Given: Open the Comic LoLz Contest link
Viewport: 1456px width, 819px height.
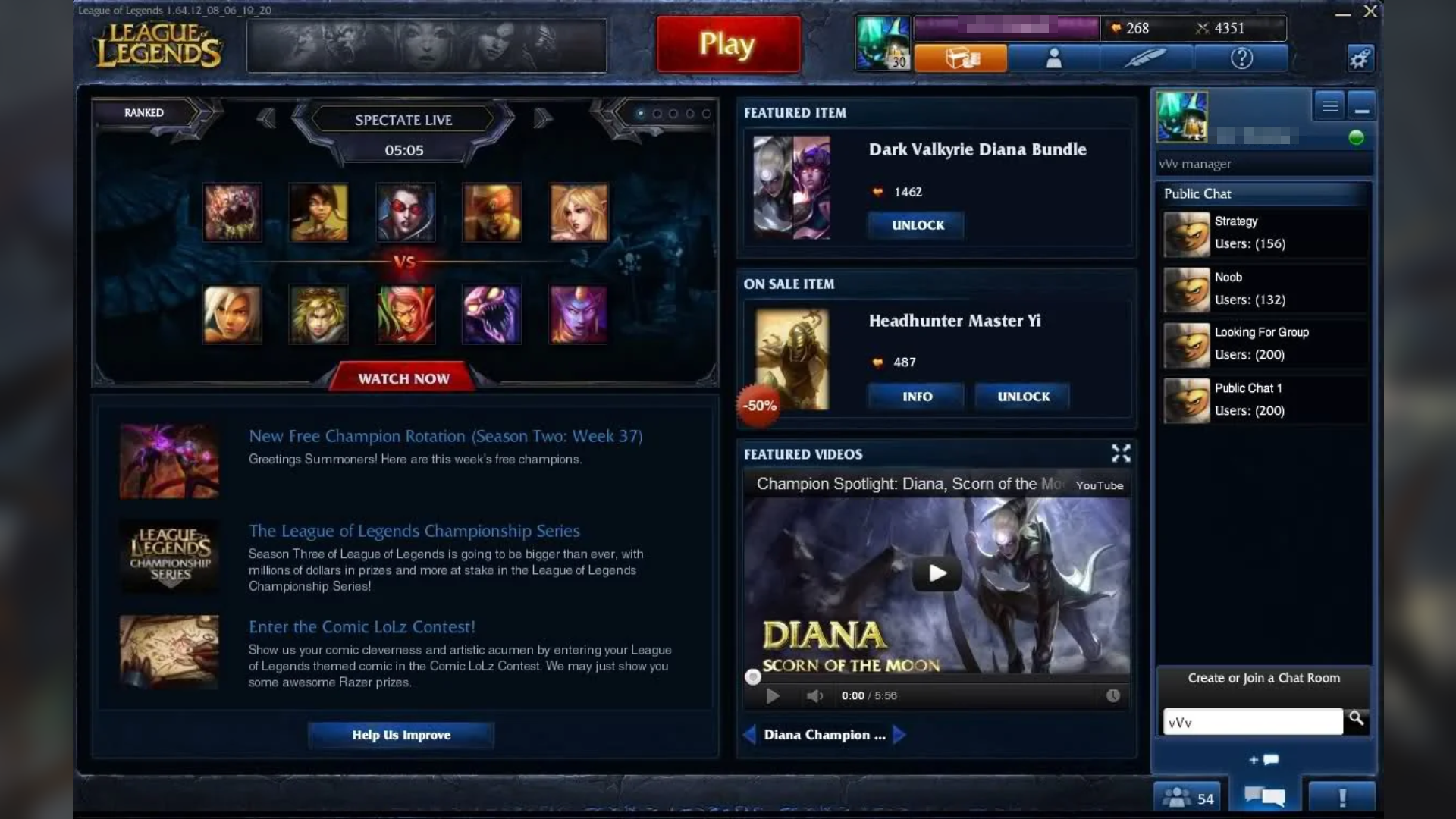Looking at the screenshot, I should 362,626.
